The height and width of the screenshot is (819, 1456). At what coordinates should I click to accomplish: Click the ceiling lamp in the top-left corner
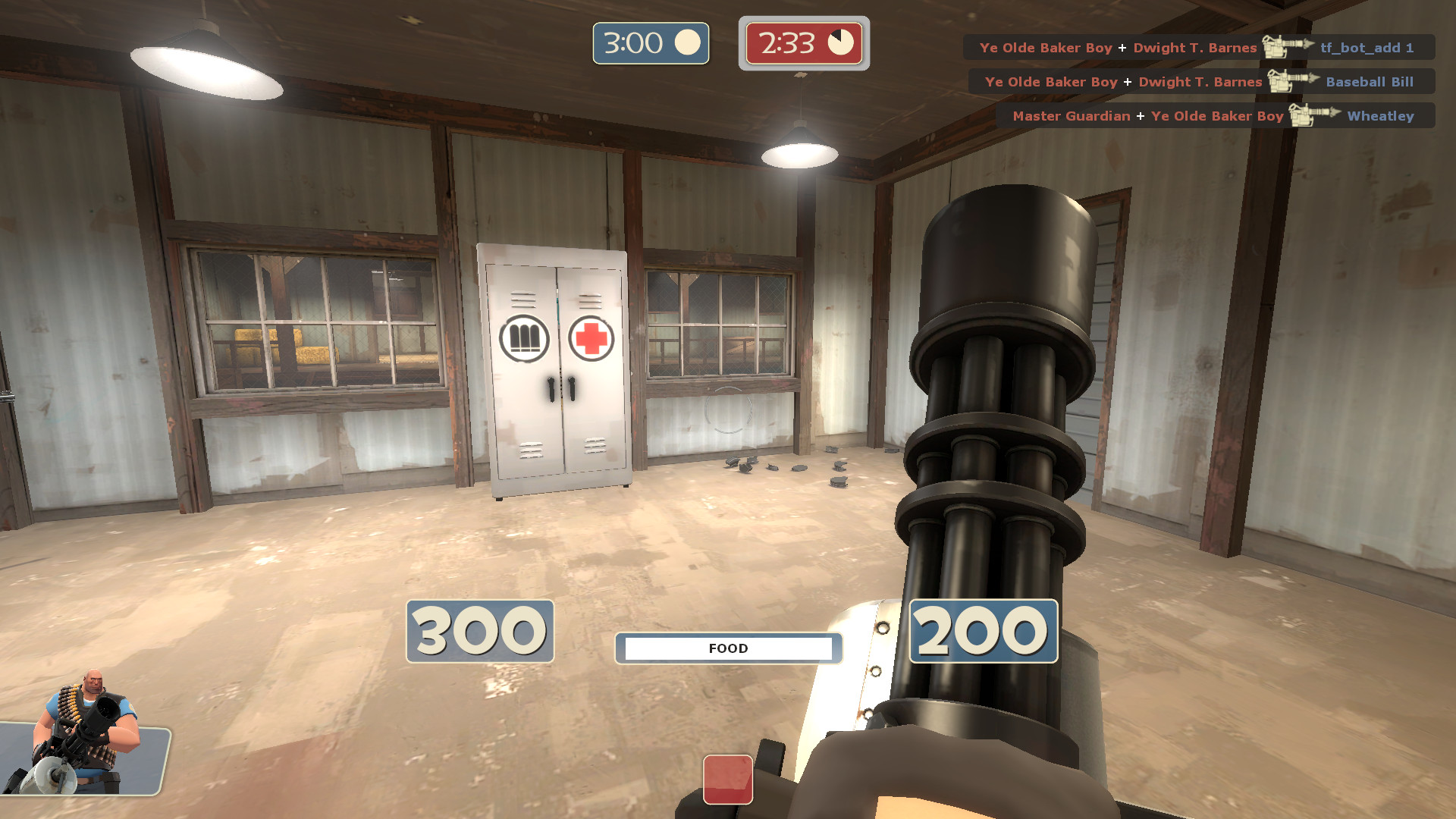[x=203, y=64]
